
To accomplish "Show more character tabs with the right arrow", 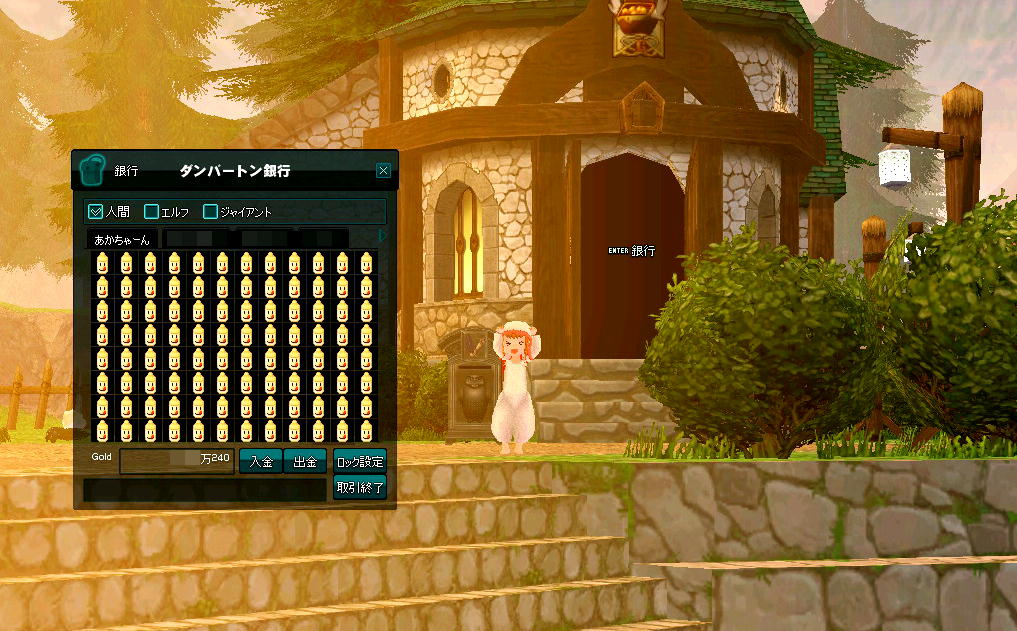I will [382, 236].
